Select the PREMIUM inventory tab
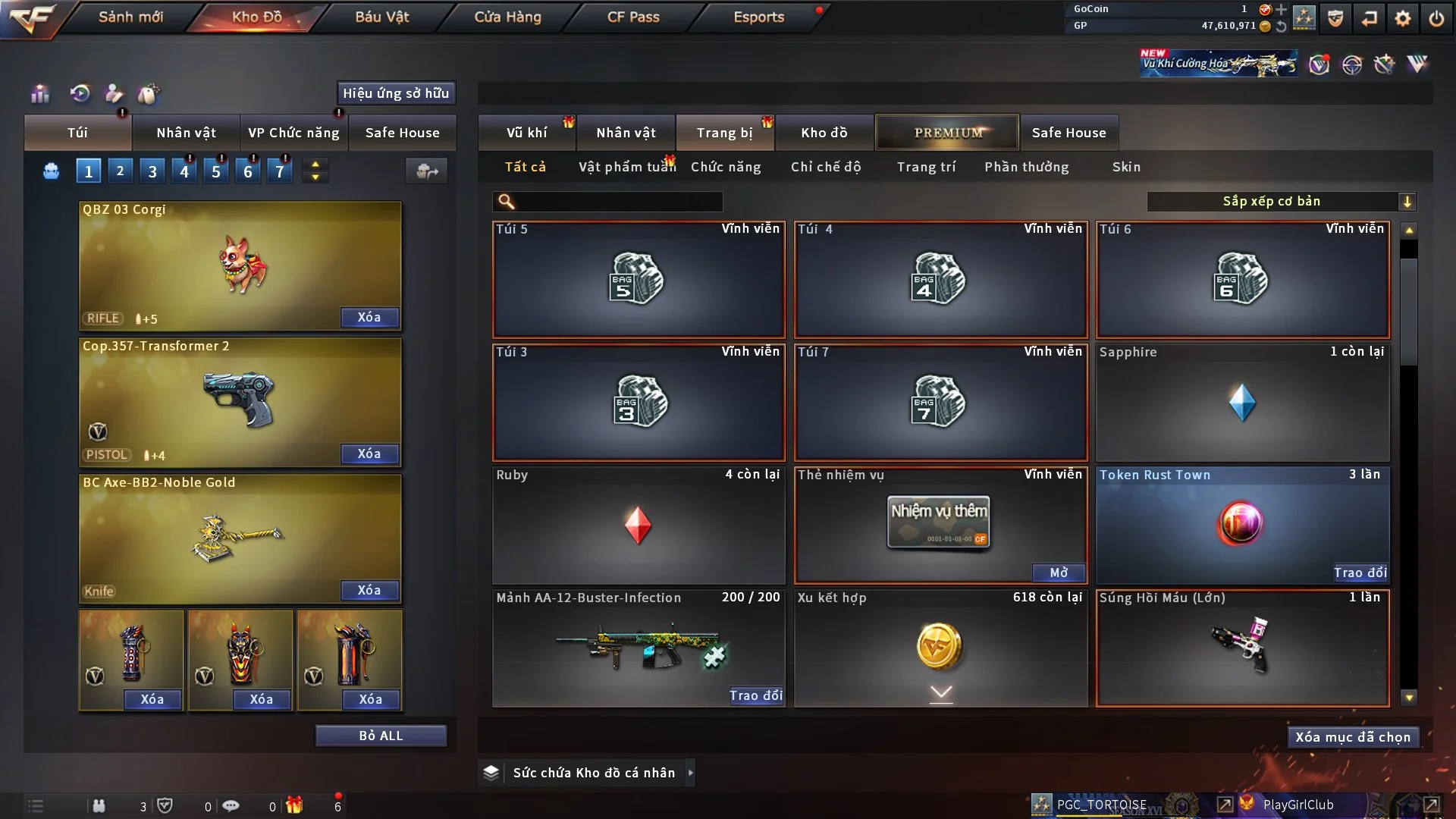Screen dimensions: 1456x819 click(947, 133)
